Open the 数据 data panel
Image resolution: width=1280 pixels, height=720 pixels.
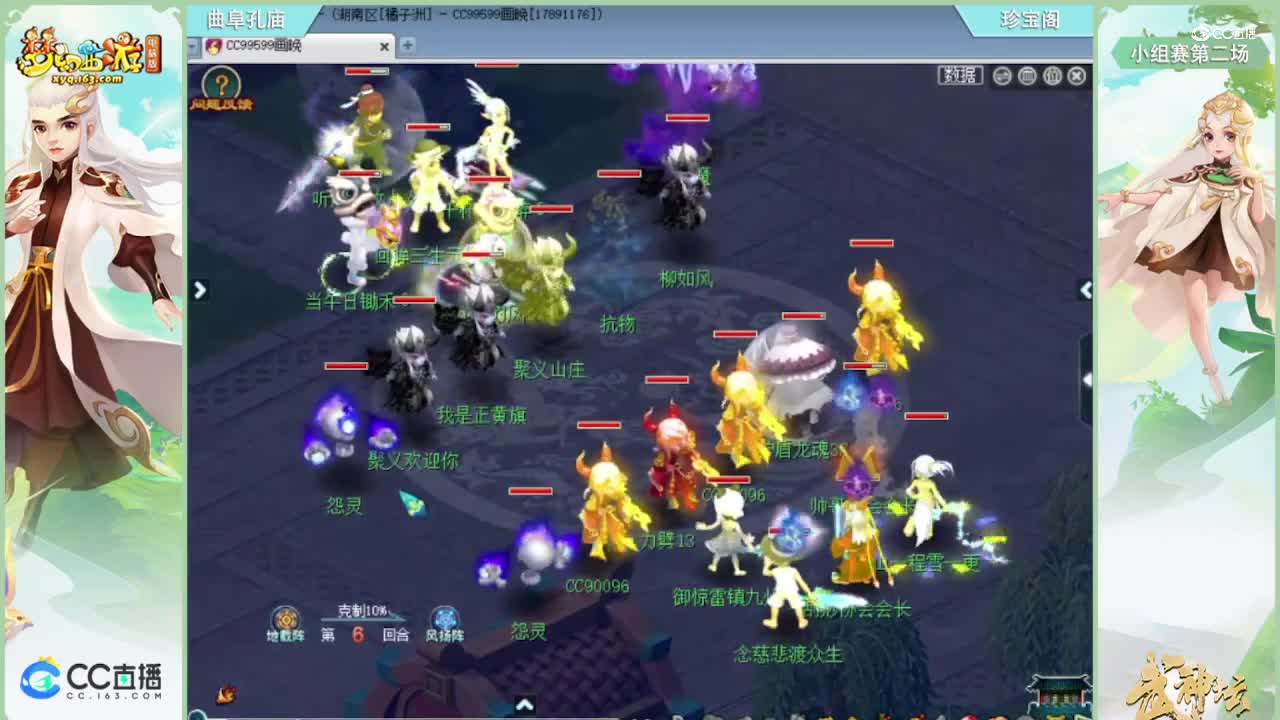pyautogui.click(x=959, y=74)
